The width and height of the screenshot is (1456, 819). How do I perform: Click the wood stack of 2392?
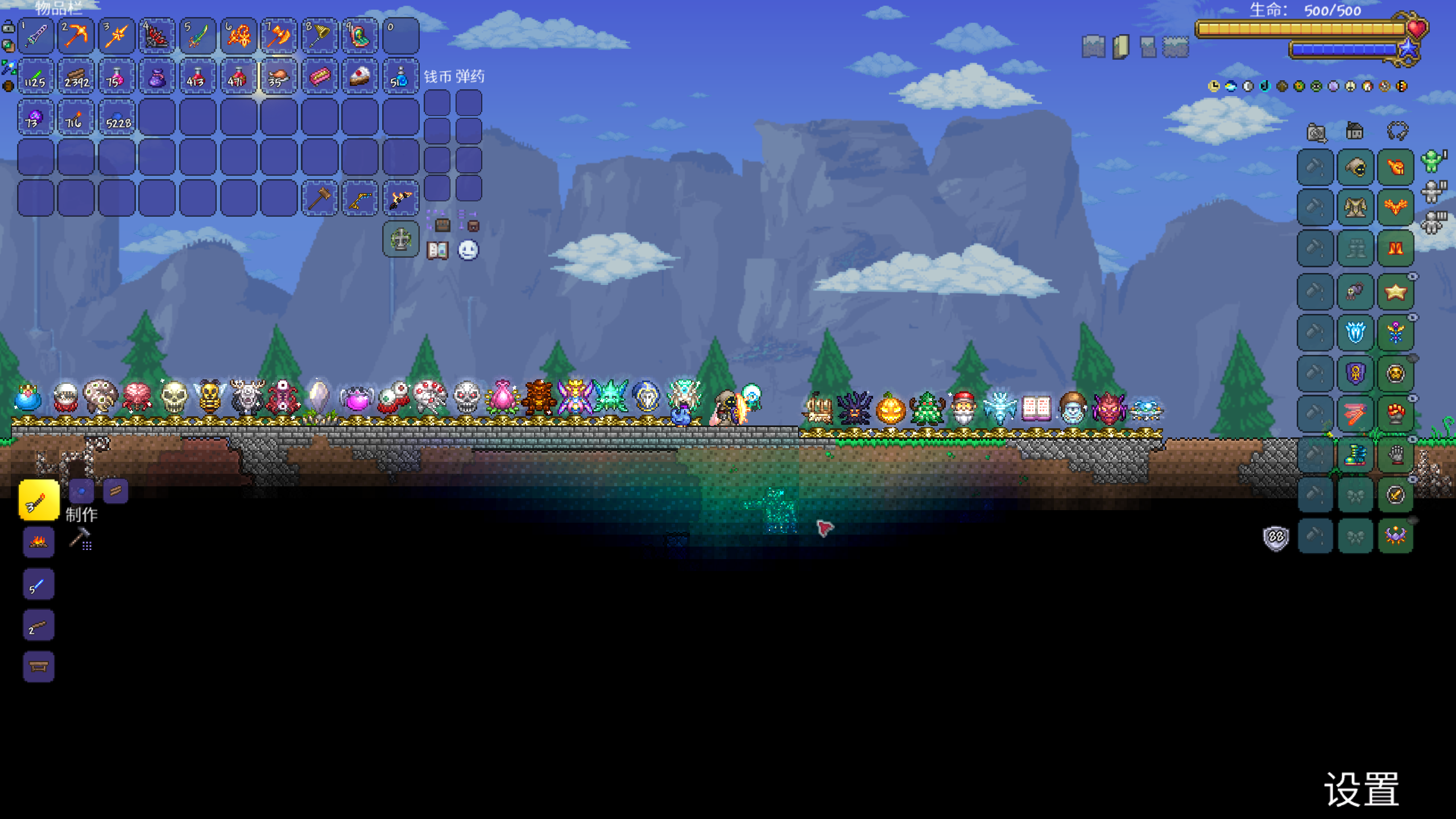(x=76, y=77)
